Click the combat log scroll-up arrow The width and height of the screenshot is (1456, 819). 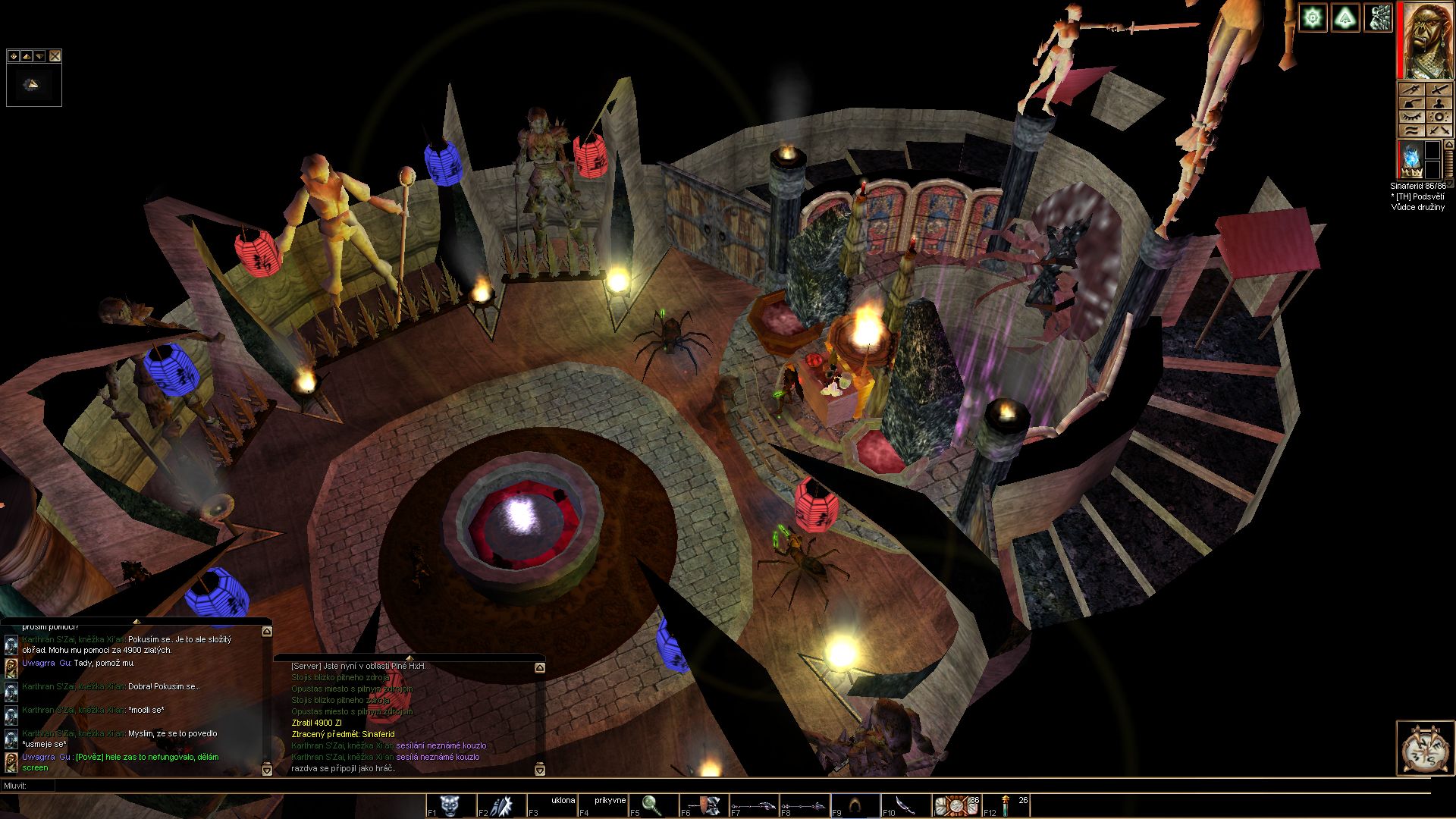point(540,667)
